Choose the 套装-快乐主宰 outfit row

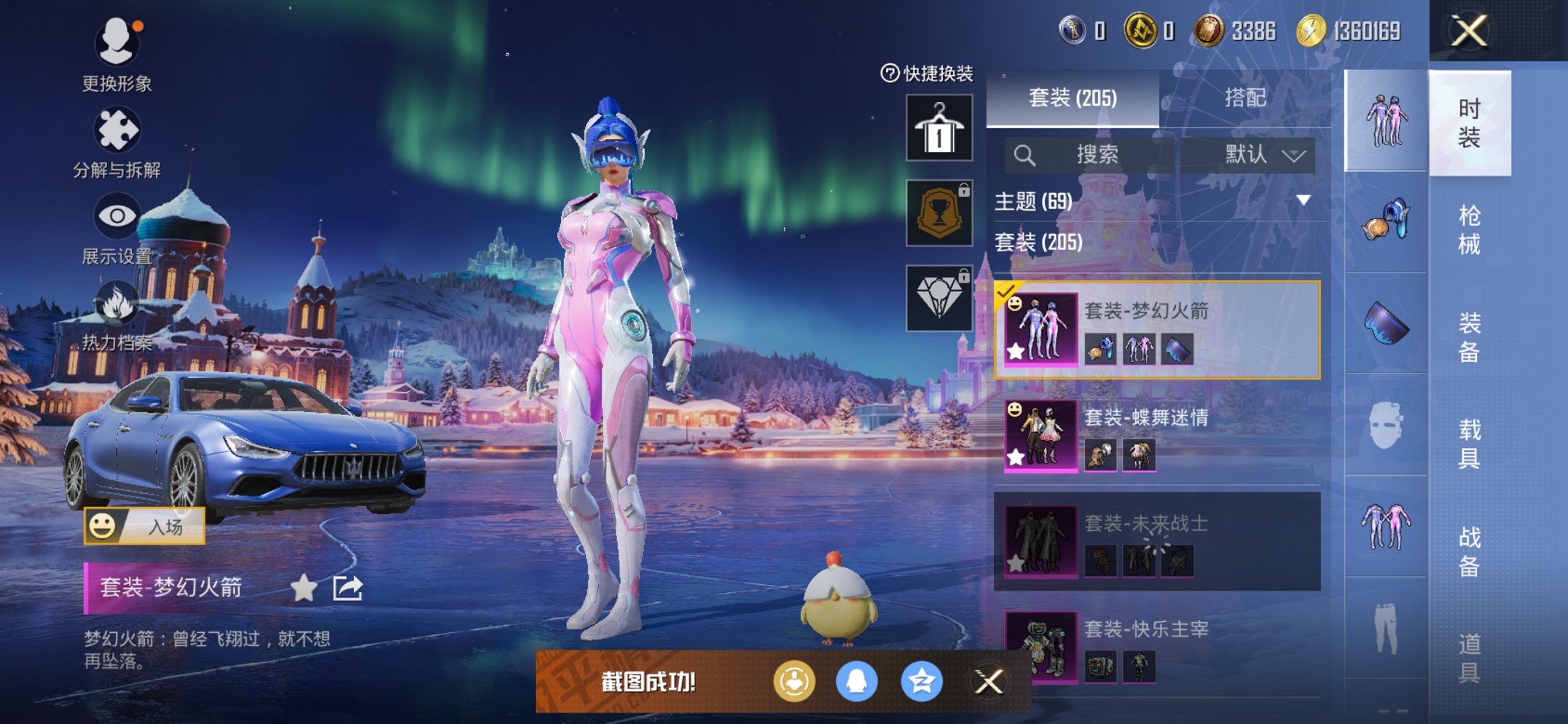coord(1159,647)
